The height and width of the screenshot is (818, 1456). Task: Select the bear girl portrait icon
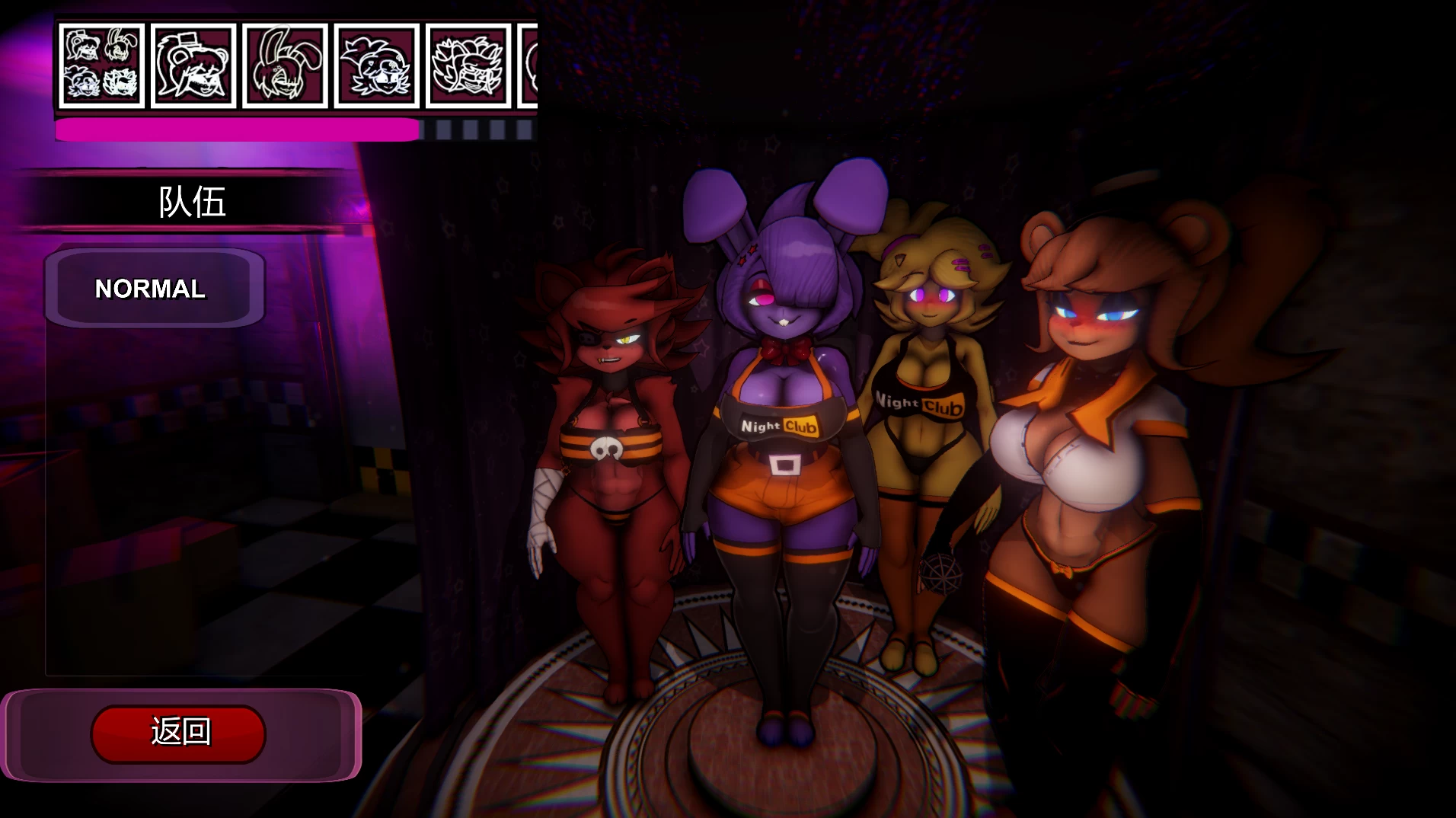193,66
